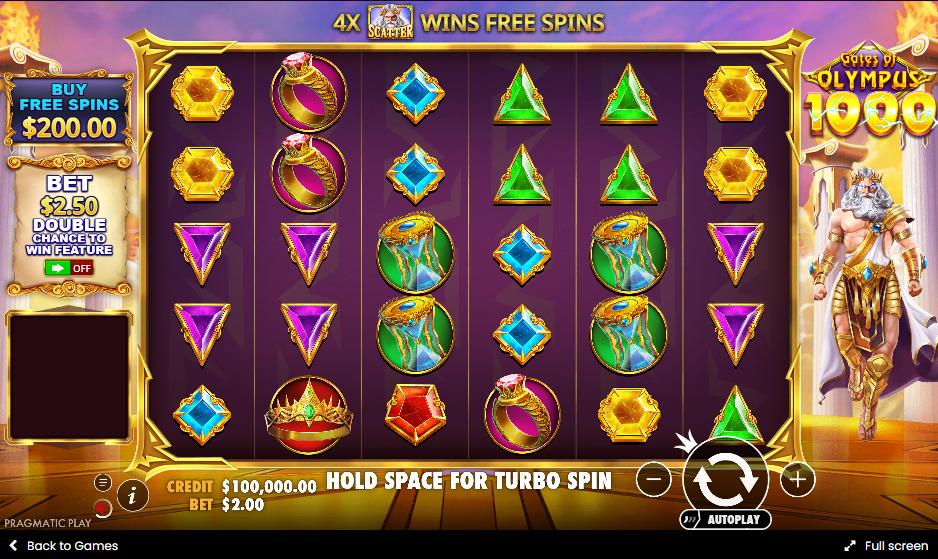Spin the reels with the circular arrows button
938x559 pixels.
726,479
